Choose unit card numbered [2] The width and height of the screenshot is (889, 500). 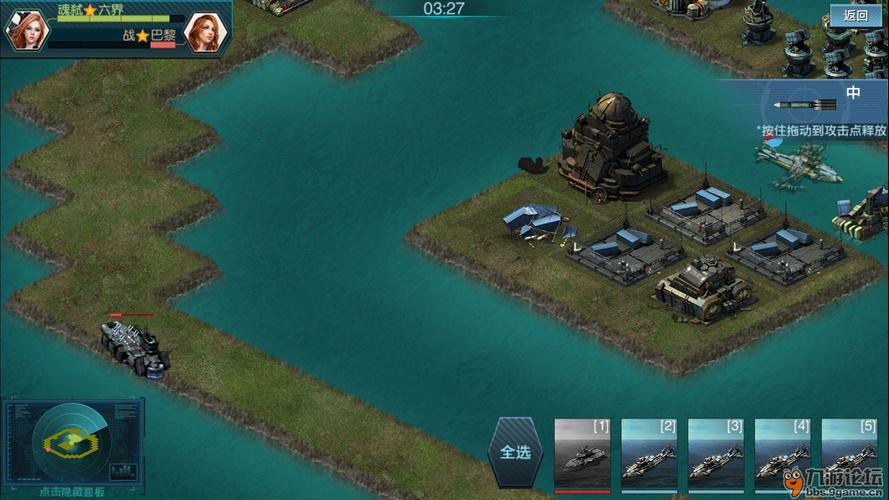pyautogui.click(x=649, y=453)
